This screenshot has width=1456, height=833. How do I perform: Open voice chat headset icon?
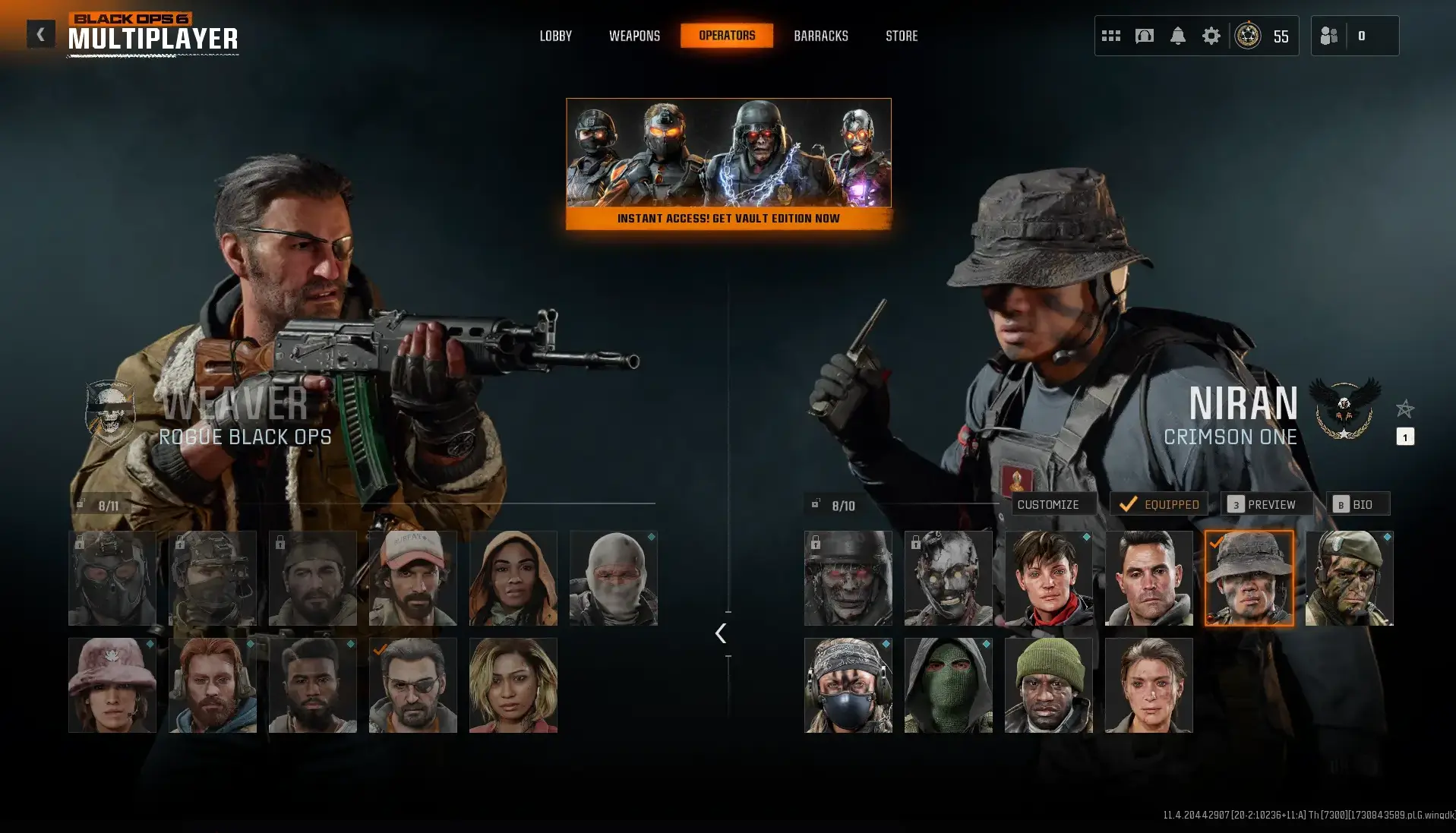(1144, 35)
